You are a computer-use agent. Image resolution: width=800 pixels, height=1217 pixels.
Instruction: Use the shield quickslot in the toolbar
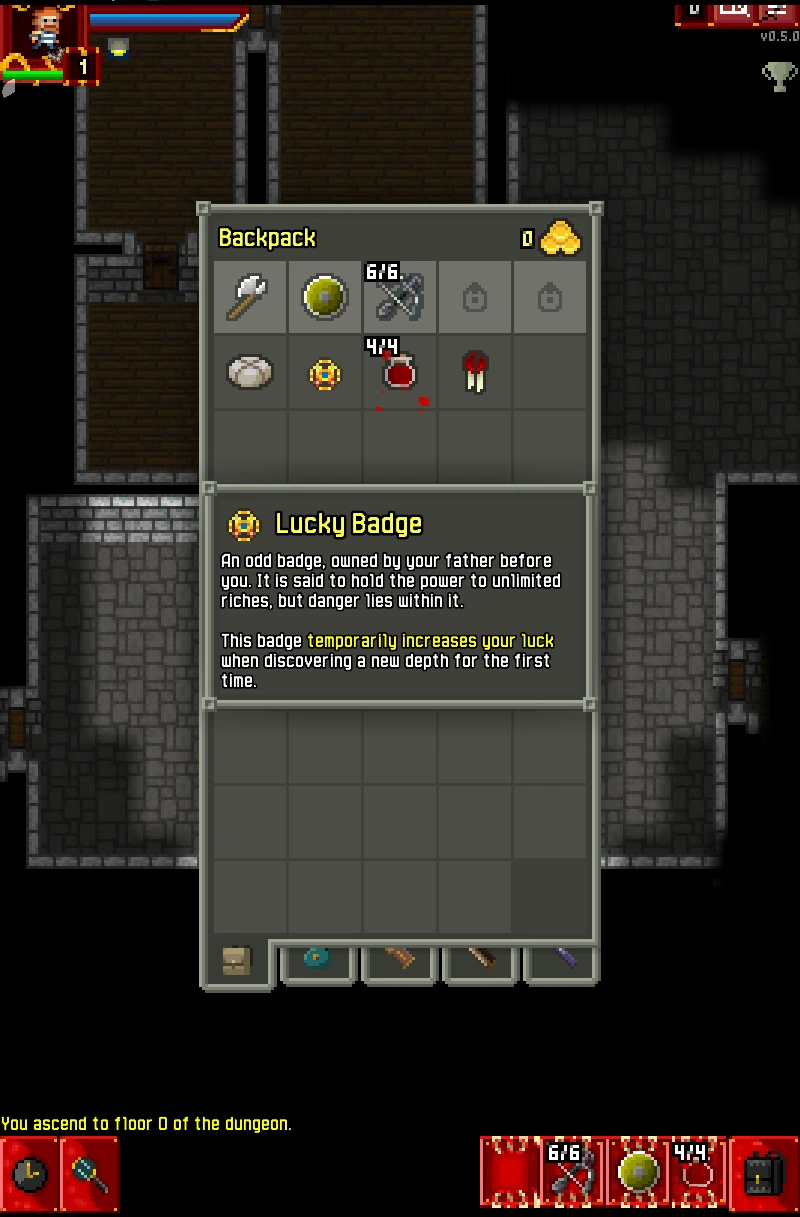point(637,1171)
